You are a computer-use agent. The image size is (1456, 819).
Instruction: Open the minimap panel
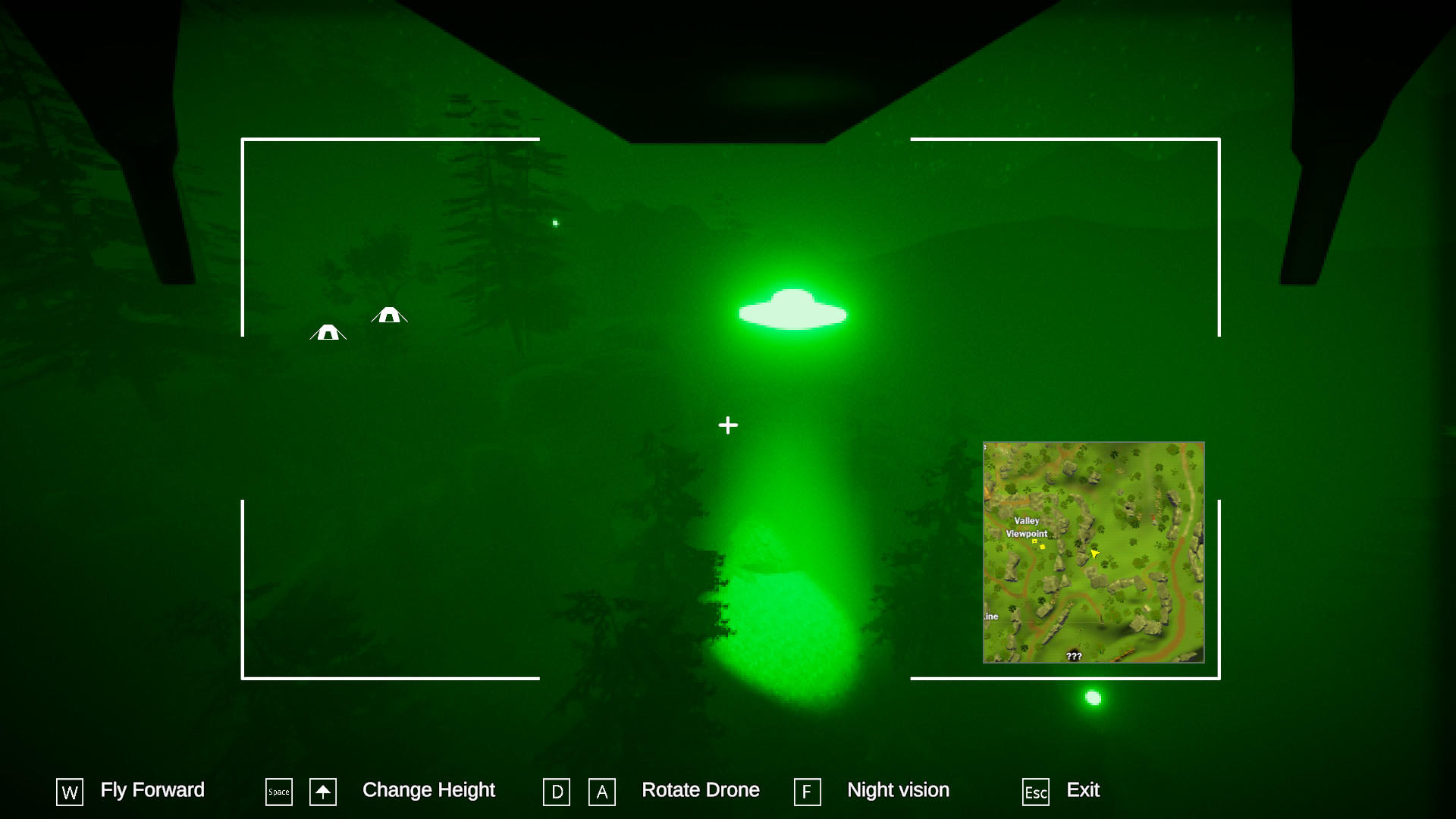pos(1094,551)
